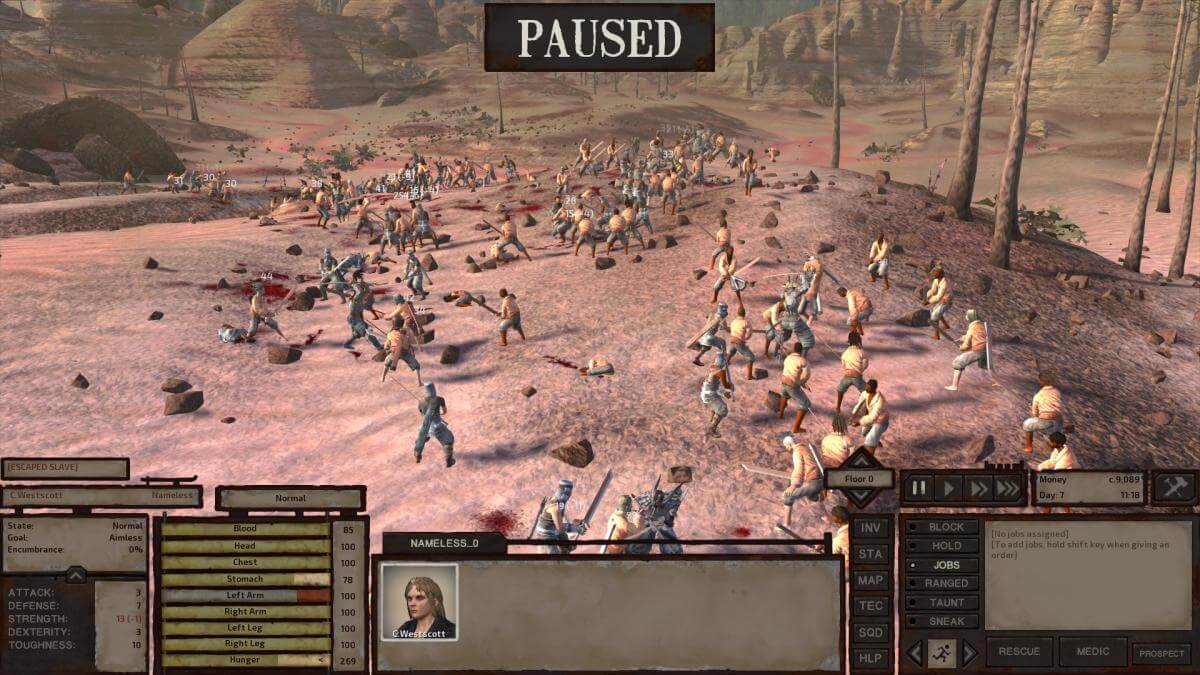Viewport: 1200px width, 675px height.
Task: Open the INV inventory panel
Action: coord(871,528)
